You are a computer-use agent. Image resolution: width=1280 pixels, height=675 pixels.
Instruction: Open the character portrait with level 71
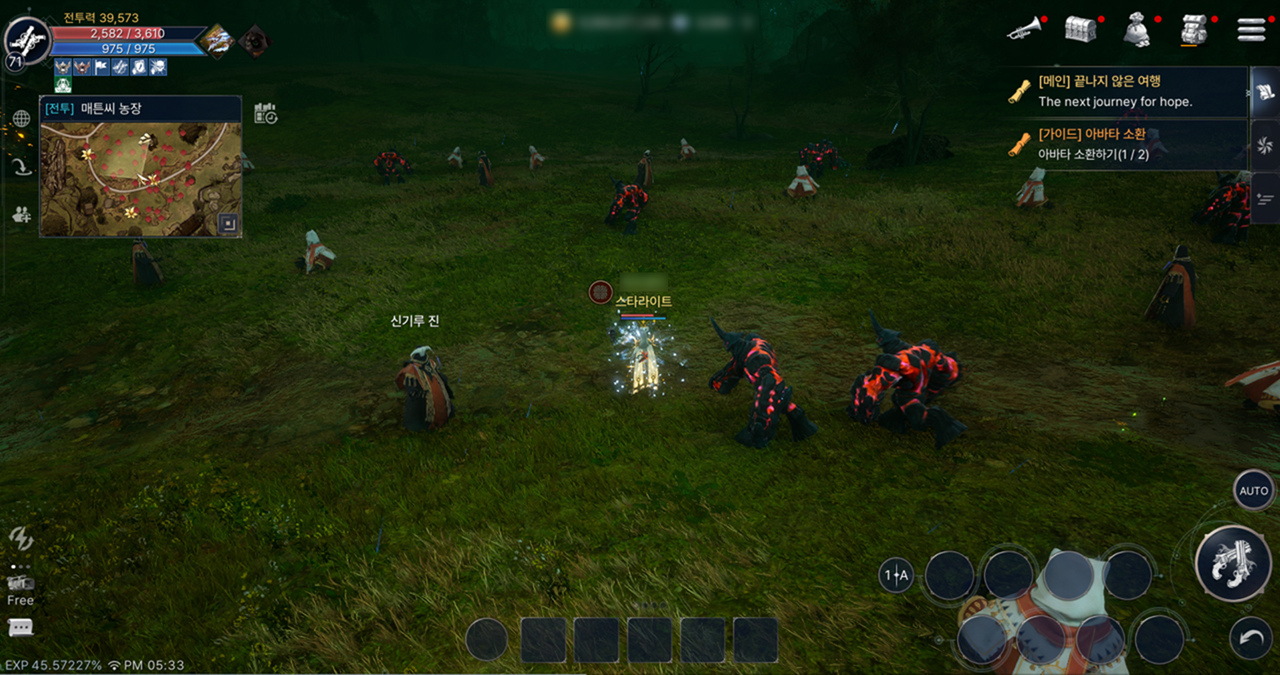pos(27,41)
